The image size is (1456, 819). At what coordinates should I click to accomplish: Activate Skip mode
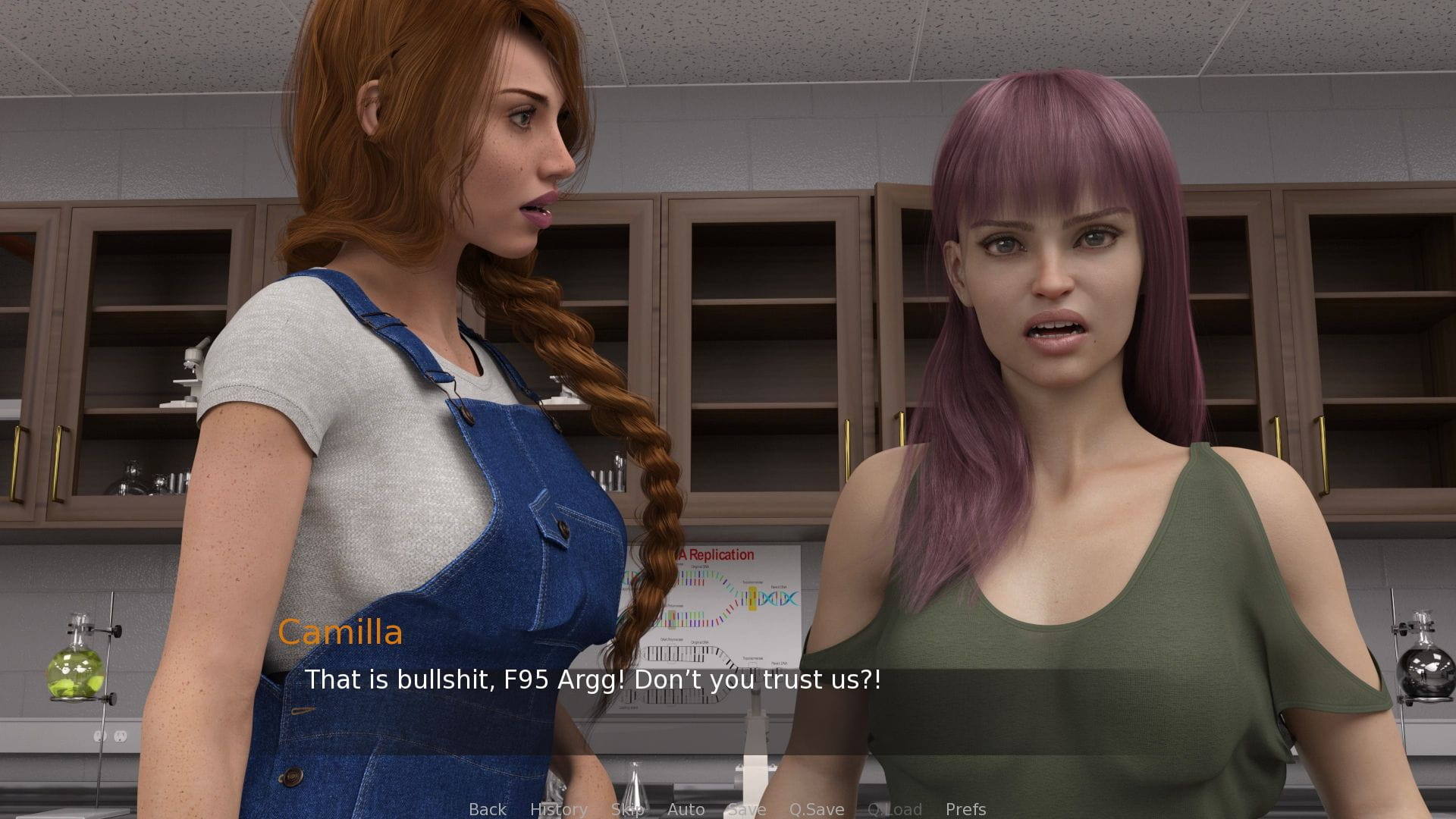pyautogui.click(x=628, y=809)
